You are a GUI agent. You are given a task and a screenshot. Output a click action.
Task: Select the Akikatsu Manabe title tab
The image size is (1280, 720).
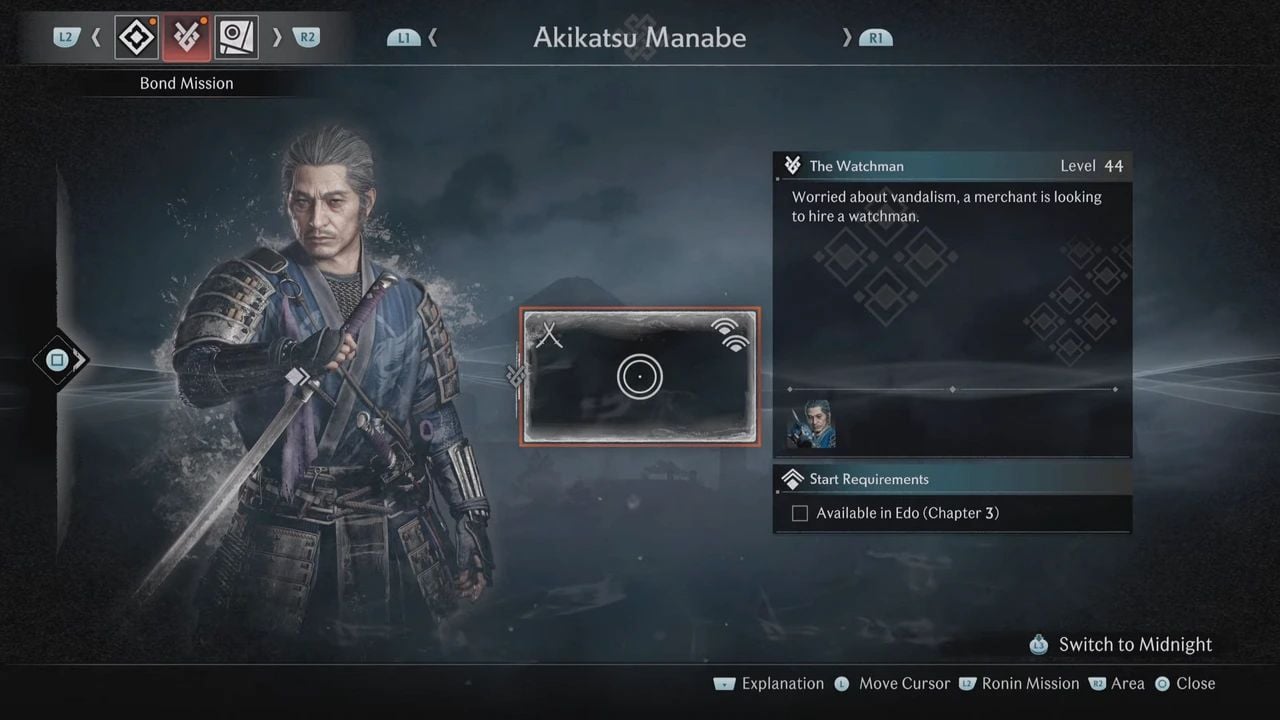pyautogui.click(x=640, y=37)
